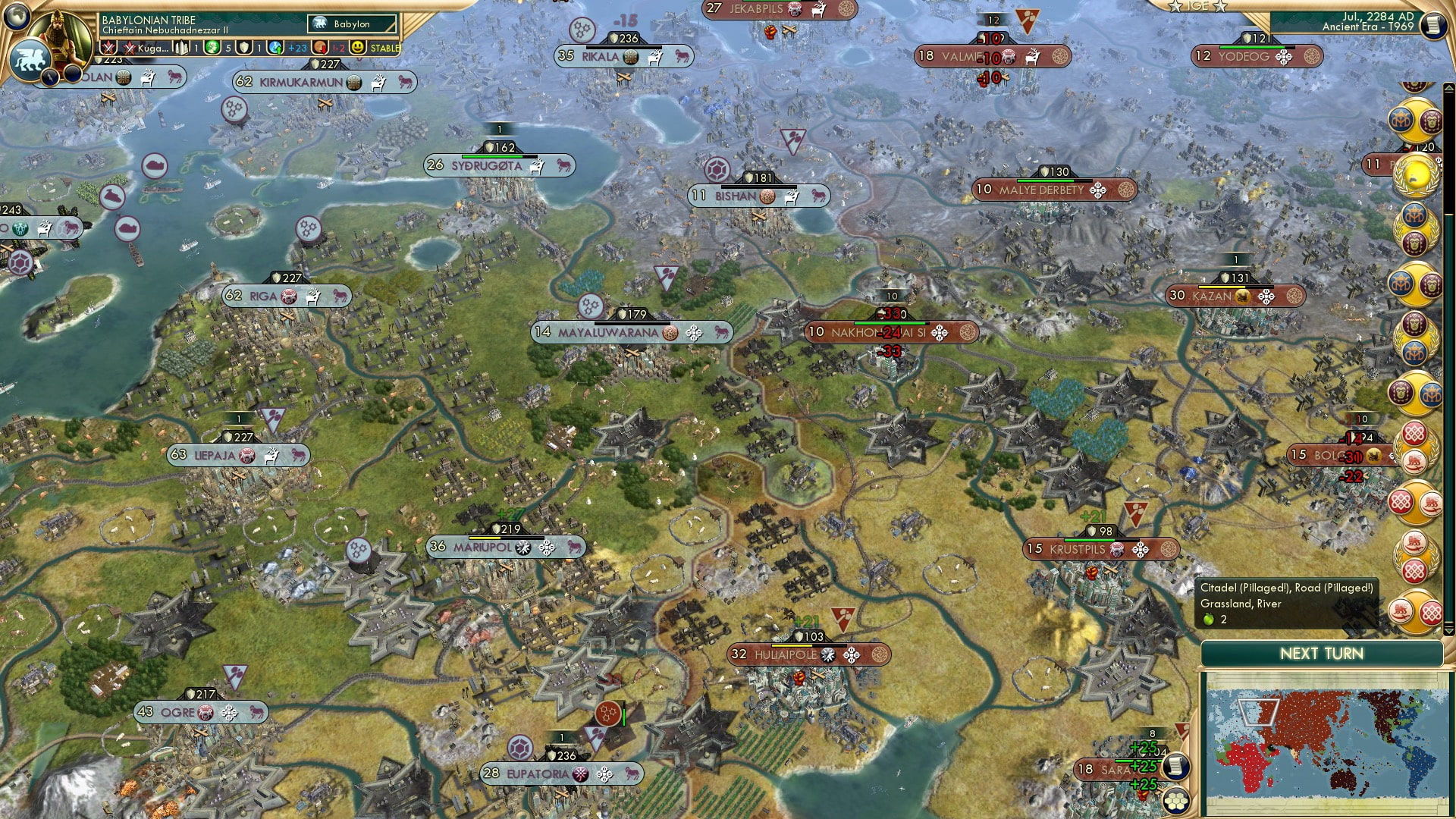1456x819 pixels.
Task: Toggle strategic view with the globe button
Action: (x=16, y=14)
